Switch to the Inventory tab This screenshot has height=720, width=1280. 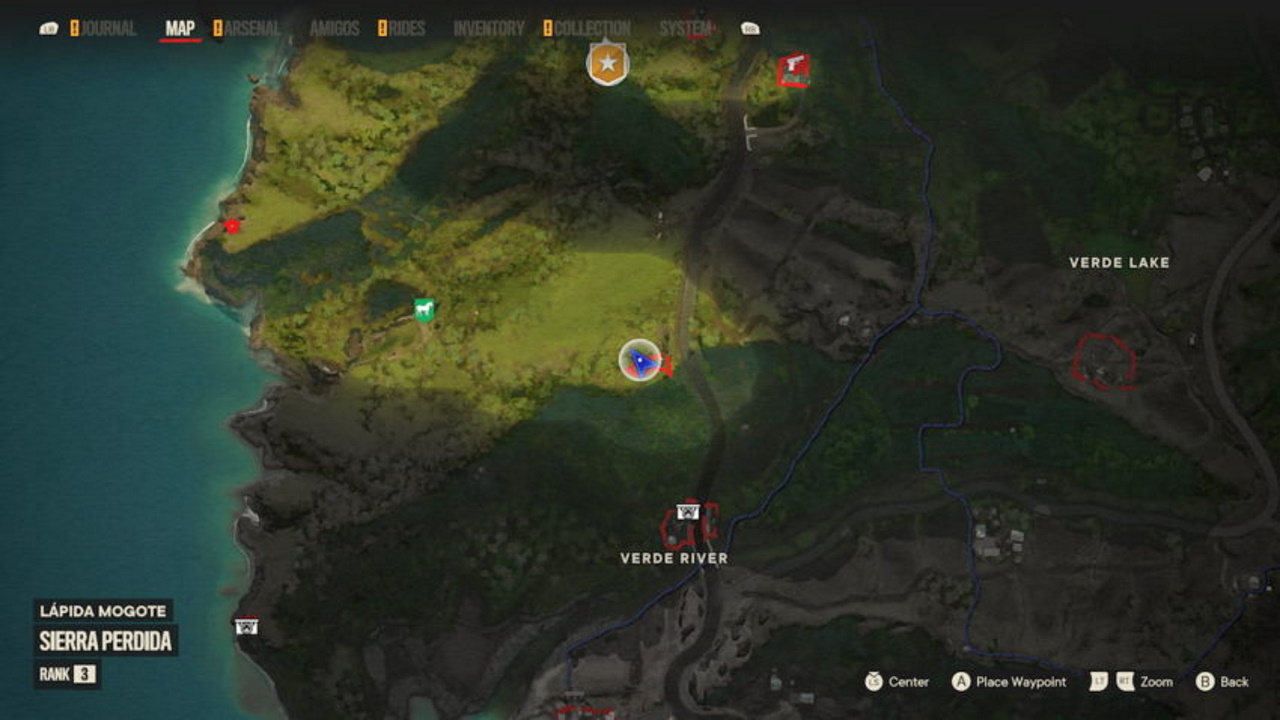[x=490, y=27]
